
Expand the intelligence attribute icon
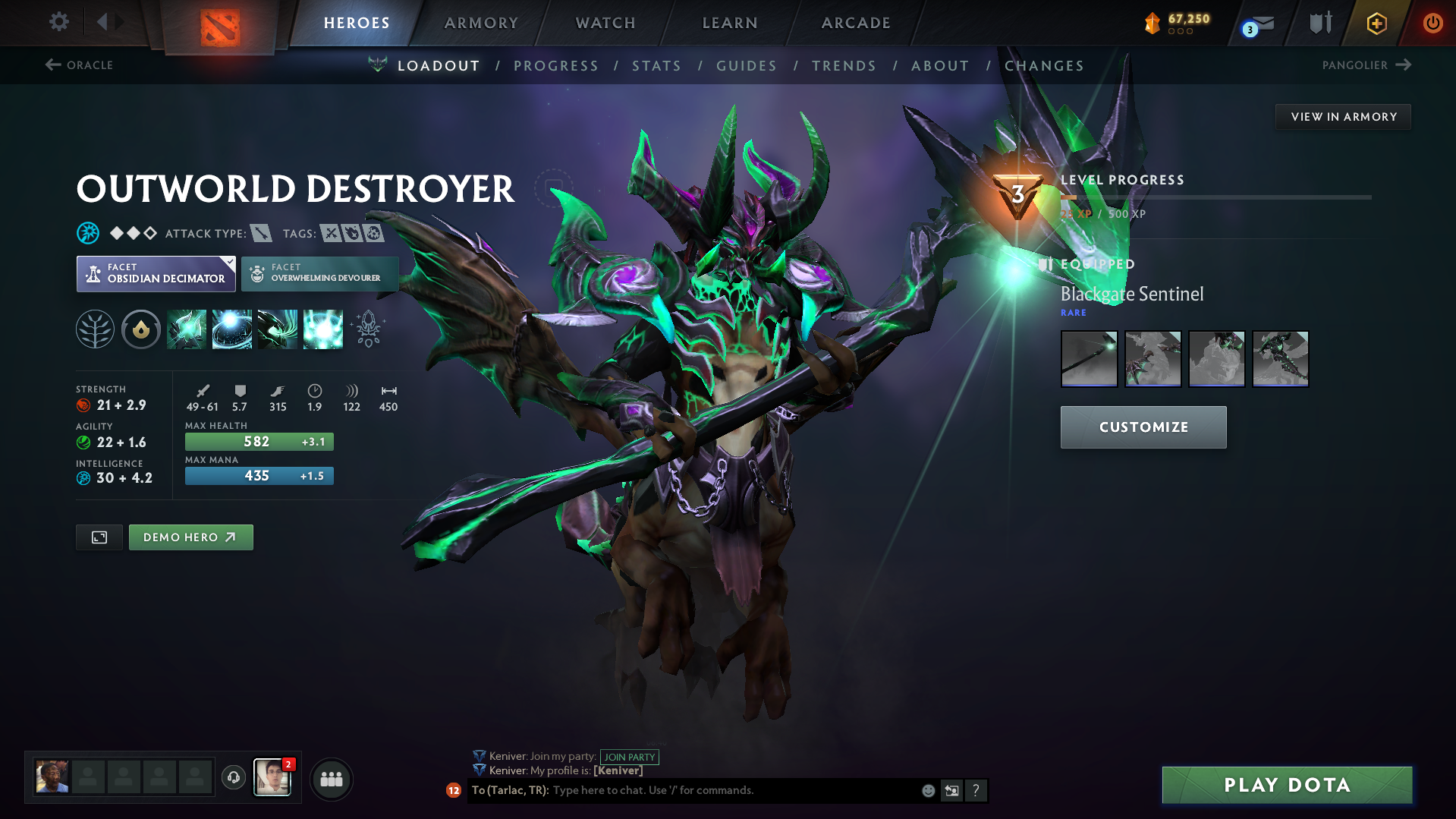(x=83, y=478)
